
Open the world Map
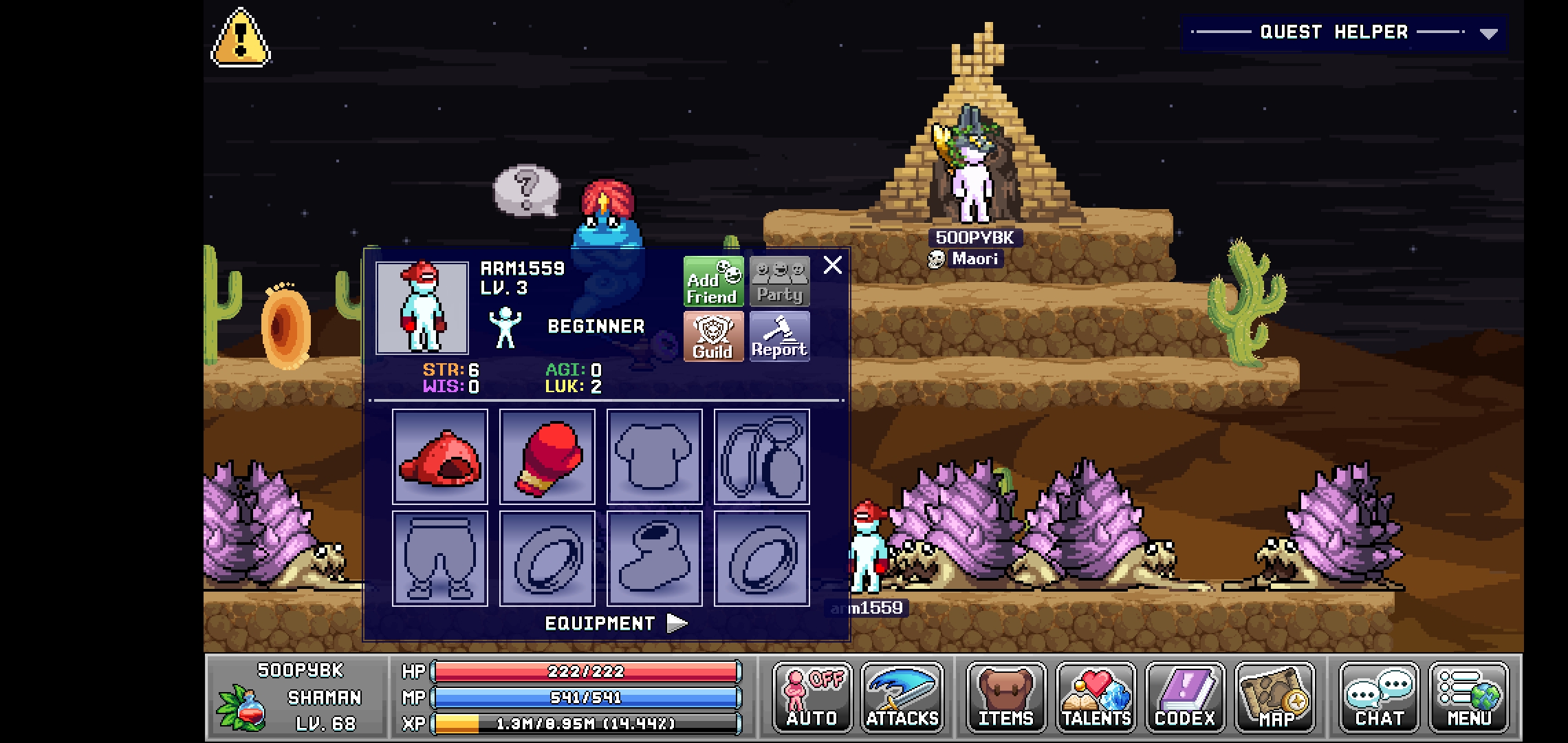1275,697
